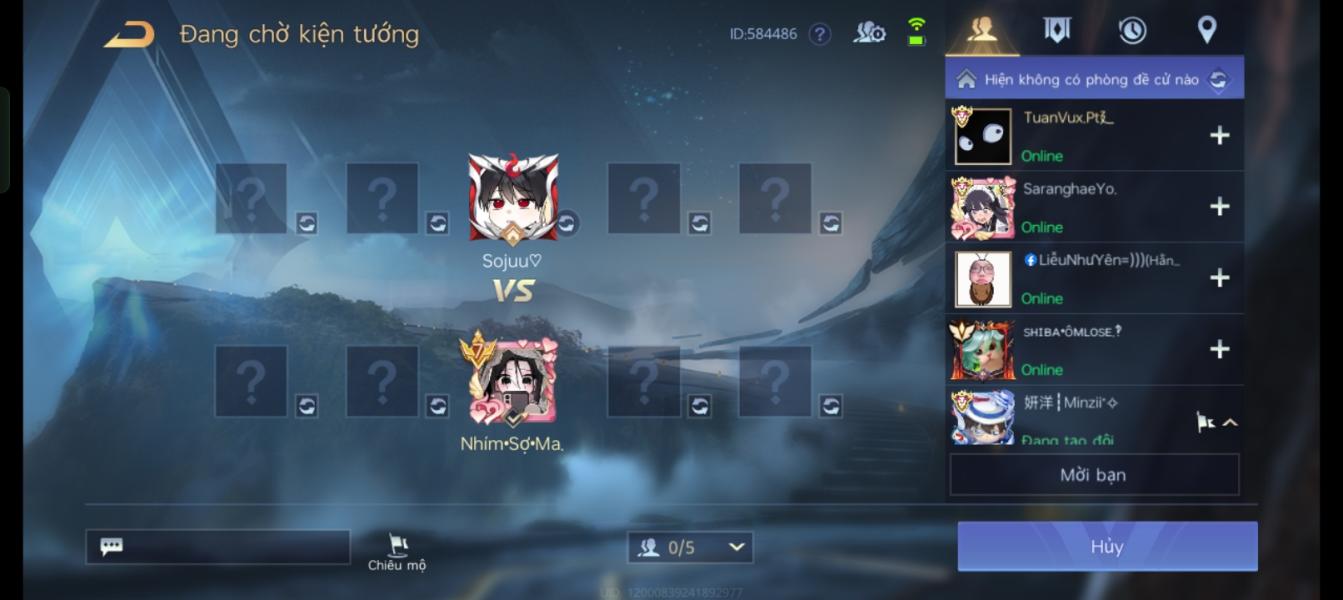The width and height of the screenshot is (1343, 600).
Task: Invite LiễuNhưYên to the room
Action: (x=1219, y=278)
